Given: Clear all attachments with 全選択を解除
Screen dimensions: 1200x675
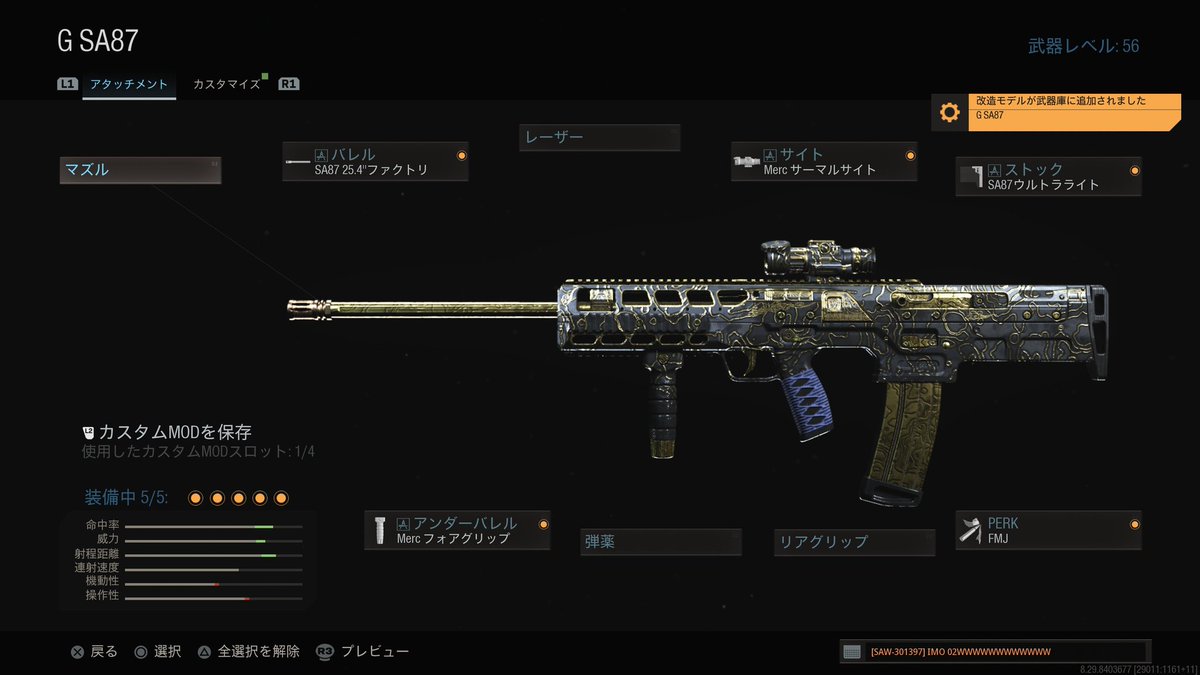Looking at the screenshot, I should (x=248, y=652).
